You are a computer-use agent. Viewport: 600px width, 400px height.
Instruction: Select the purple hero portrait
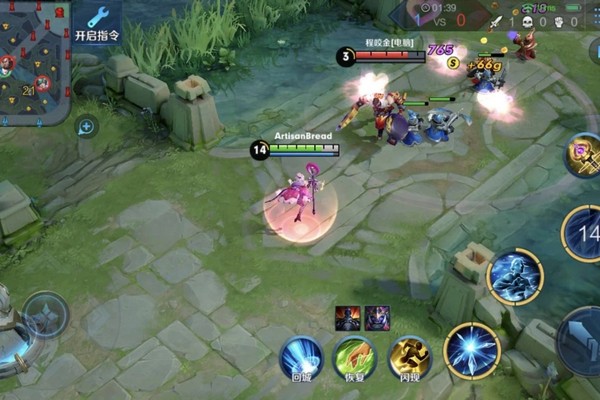point(377,317)
